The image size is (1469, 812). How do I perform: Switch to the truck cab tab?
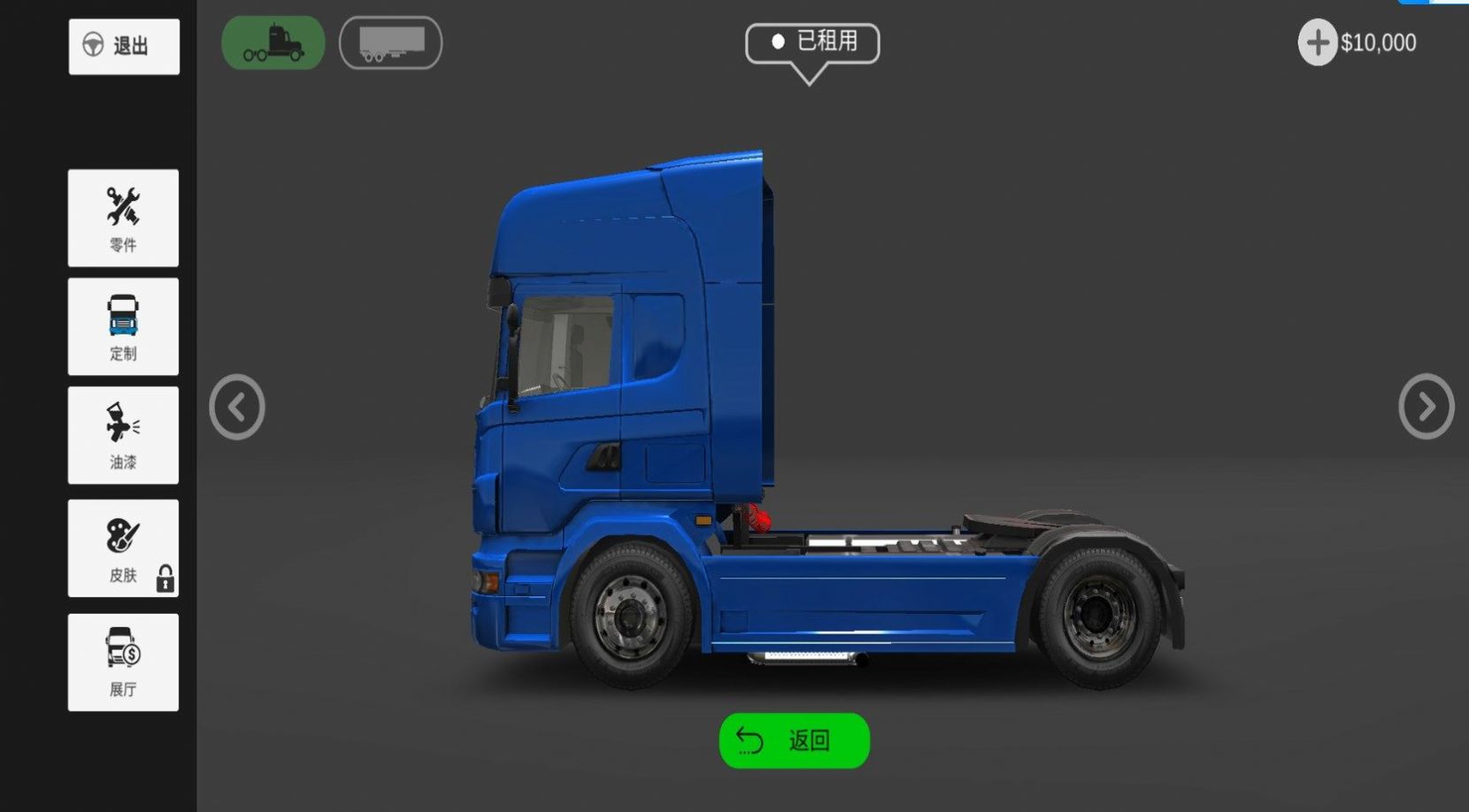(273, 42)
